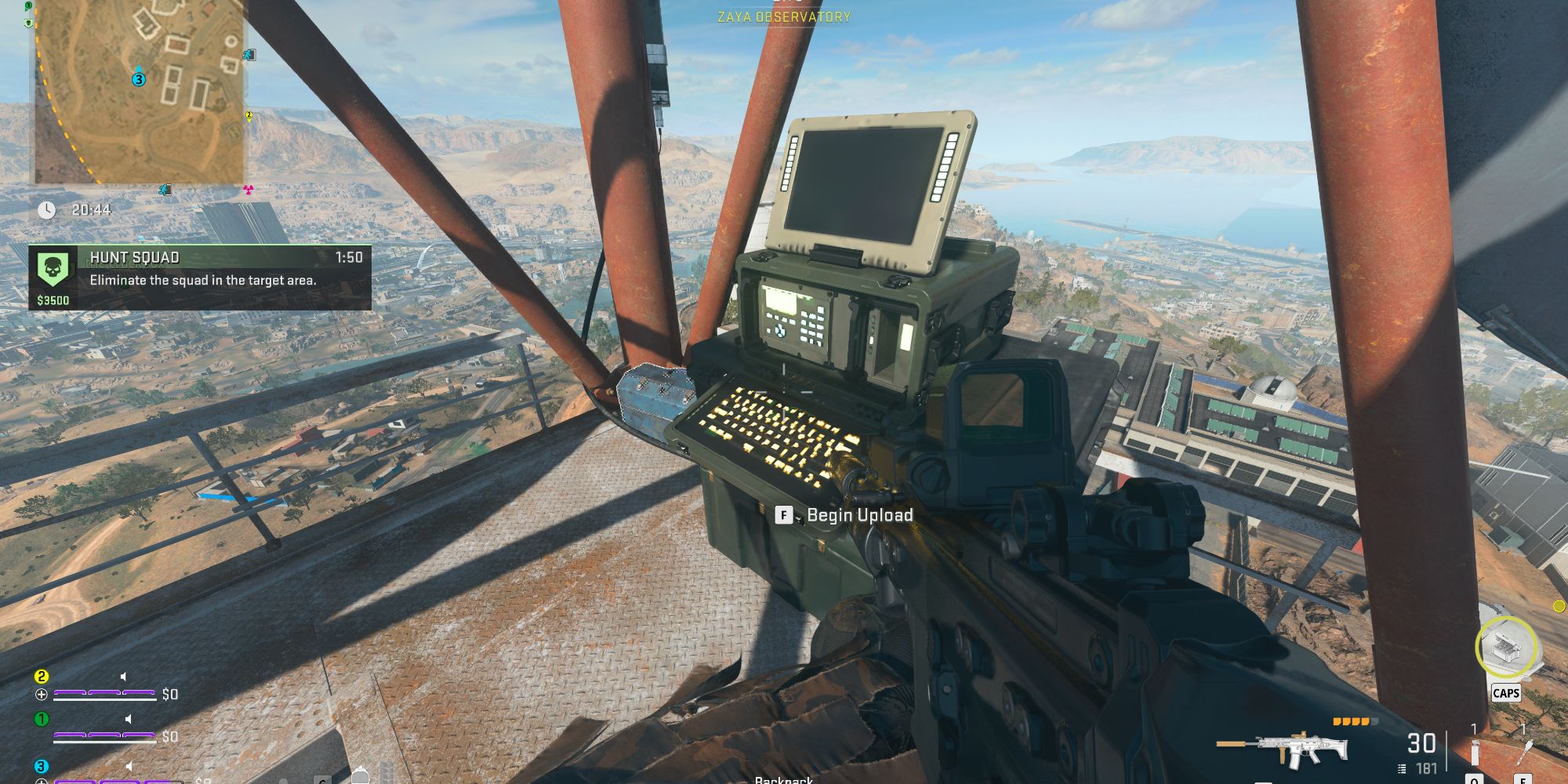Toggle squadmate 1's speaker voice icon
The image size is (1568, 784).
(x=128, y=719)
